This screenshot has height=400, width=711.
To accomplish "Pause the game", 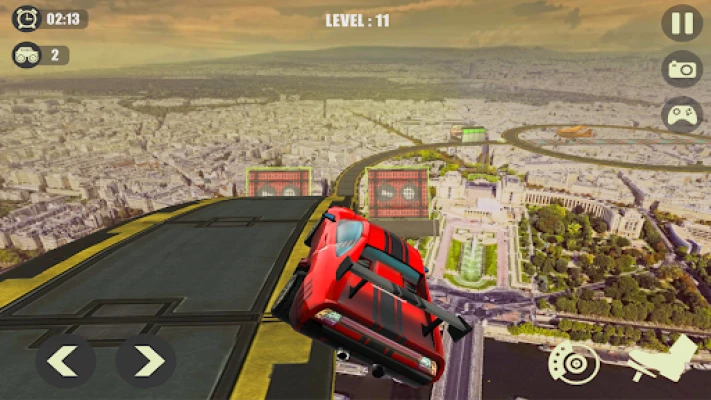I will pyautogui.click(x=681, y=23).
